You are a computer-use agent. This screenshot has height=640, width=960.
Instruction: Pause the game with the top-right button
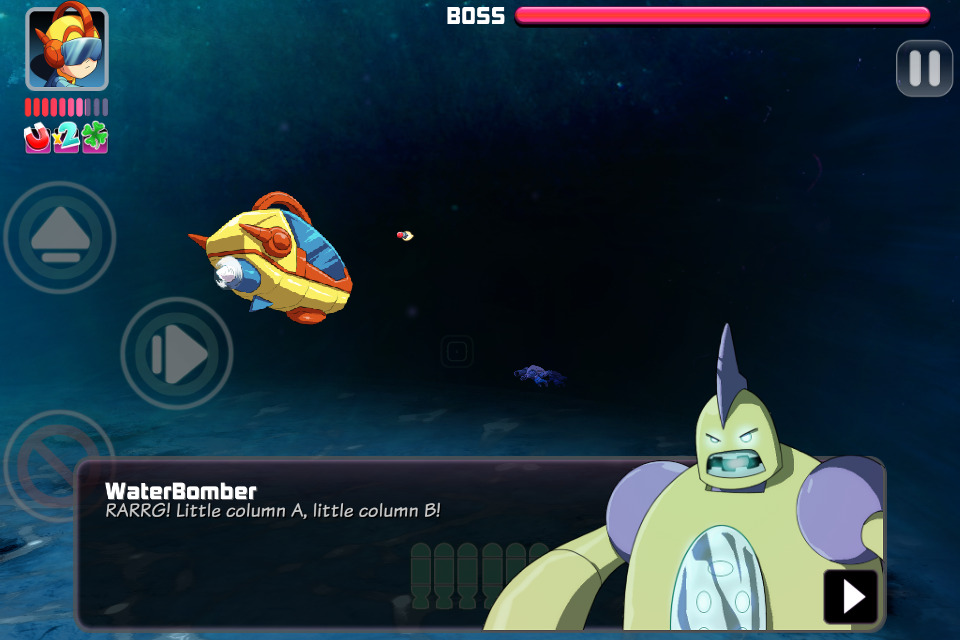coord(924,68)
